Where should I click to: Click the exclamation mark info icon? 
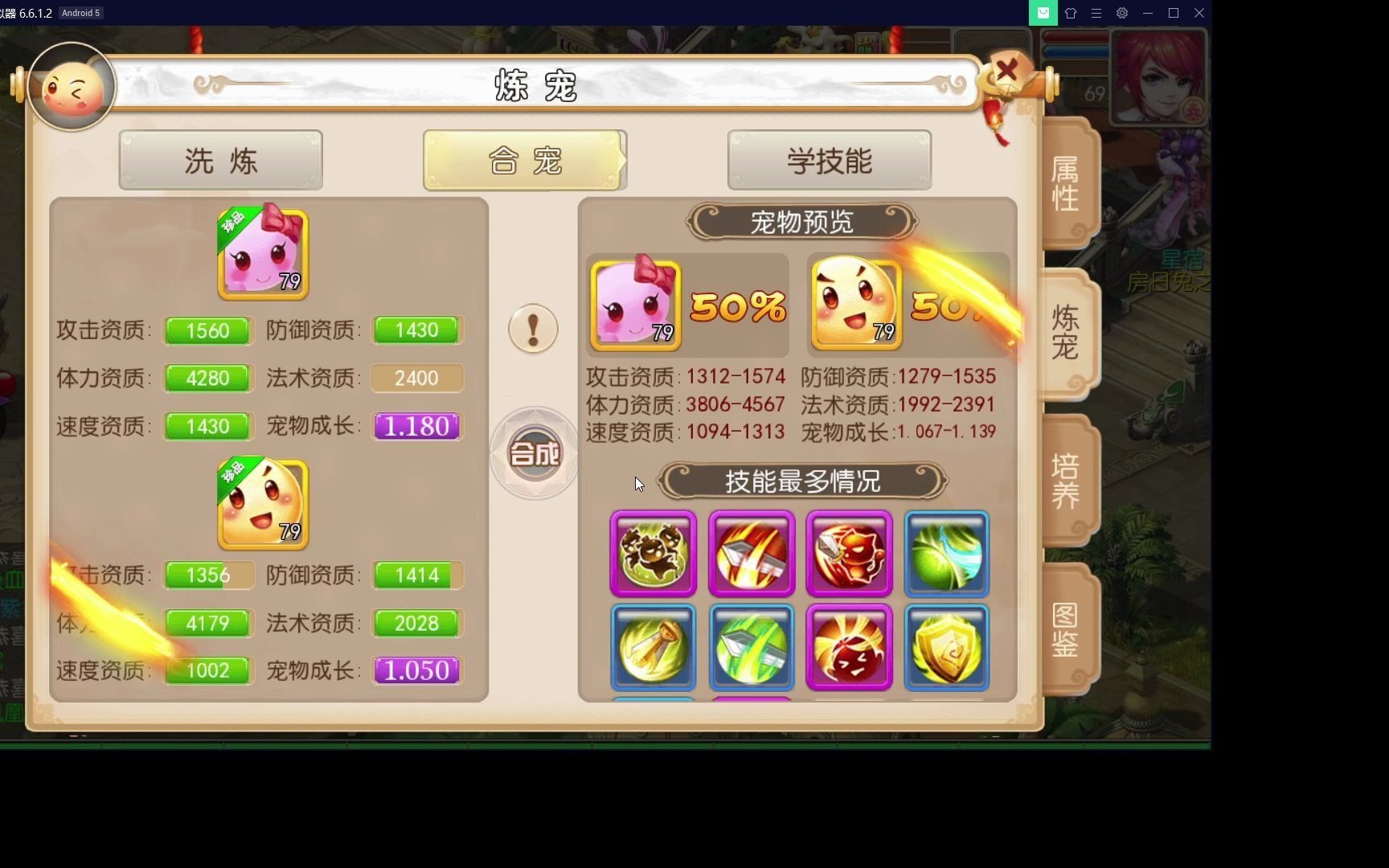click(533, 329)
